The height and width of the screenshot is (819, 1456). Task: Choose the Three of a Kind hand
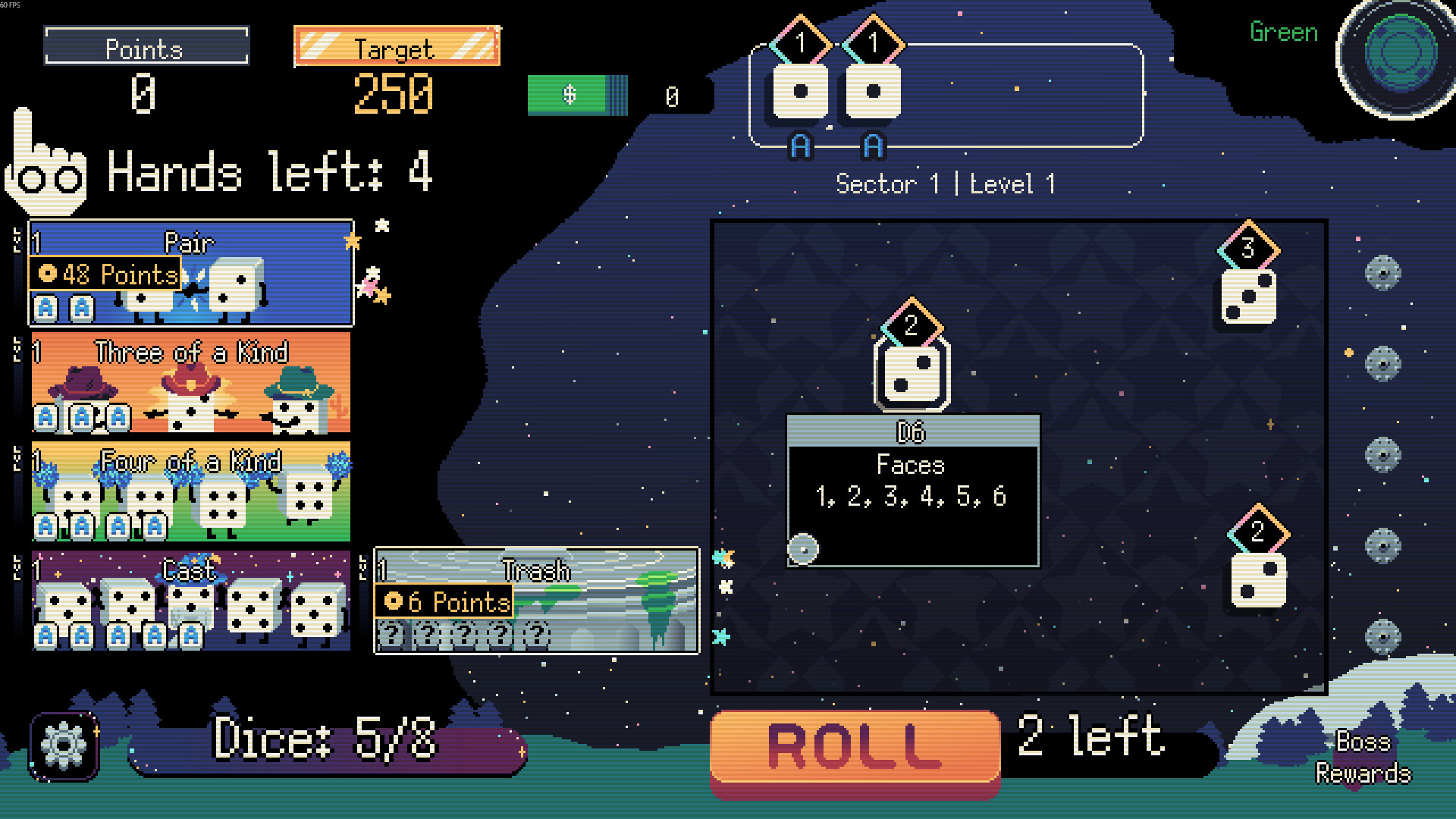191,382
